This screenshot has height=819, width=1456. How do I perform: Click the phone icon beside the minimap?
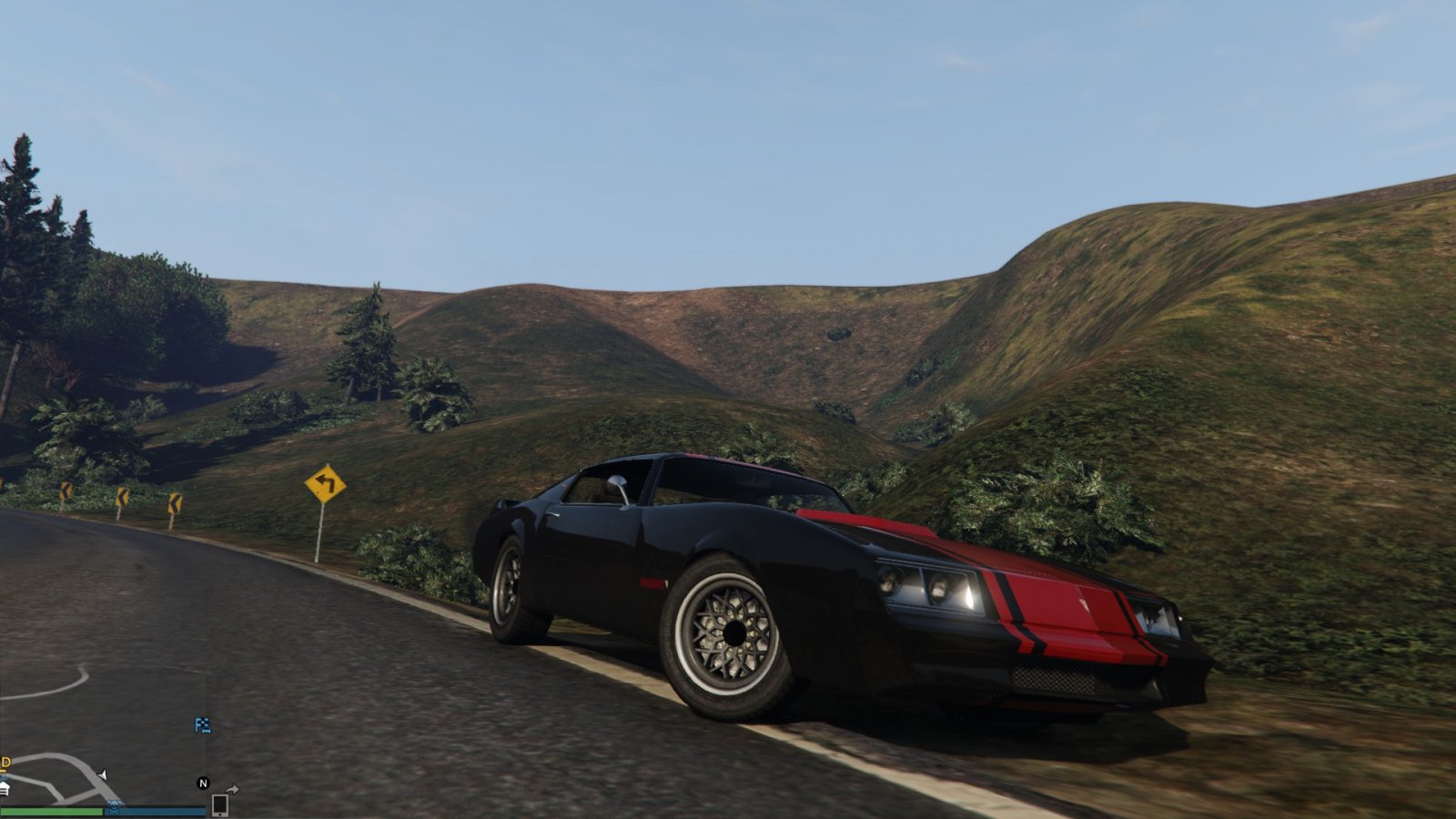coord(219,804)
